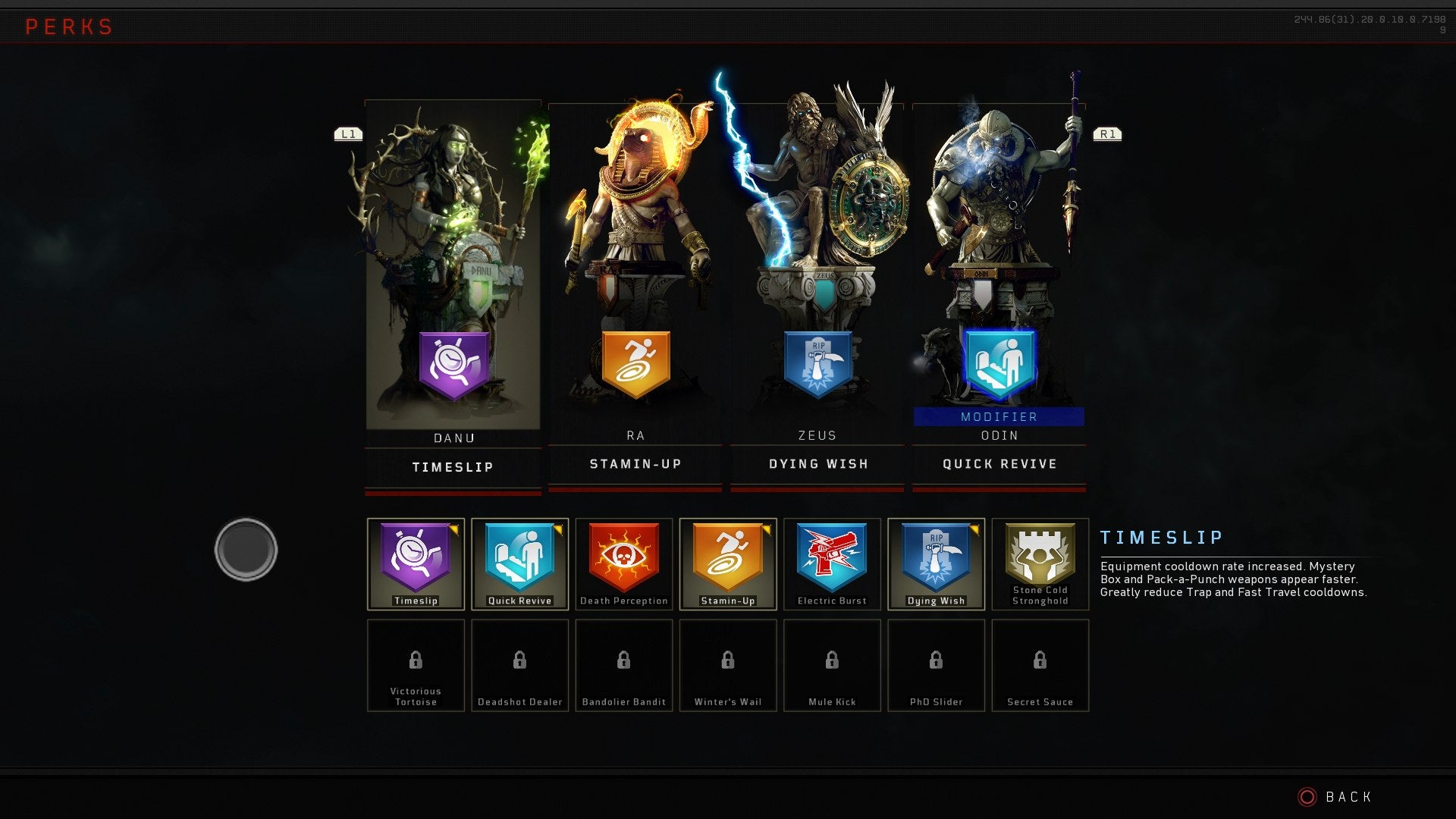Viewport: 1456px width, 819px height.
Task: Click the locked Bandolier Bandit perk slot
Action: coord(623,664)
